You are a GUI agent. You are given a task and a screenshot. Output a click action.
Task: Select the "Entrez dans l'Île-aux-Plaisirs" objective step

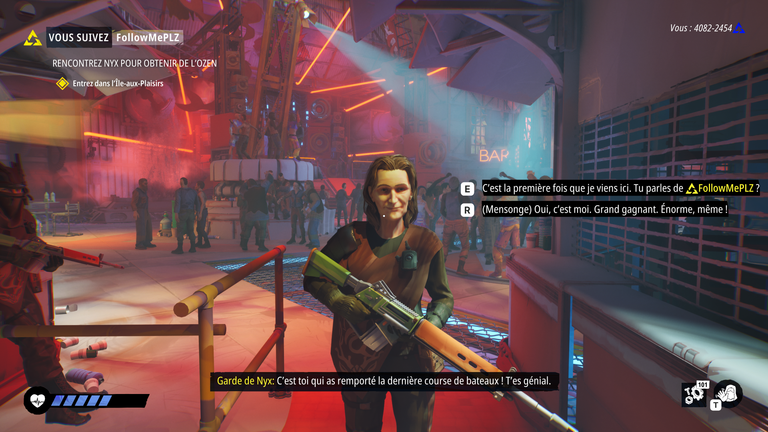(x=124, y=84)
